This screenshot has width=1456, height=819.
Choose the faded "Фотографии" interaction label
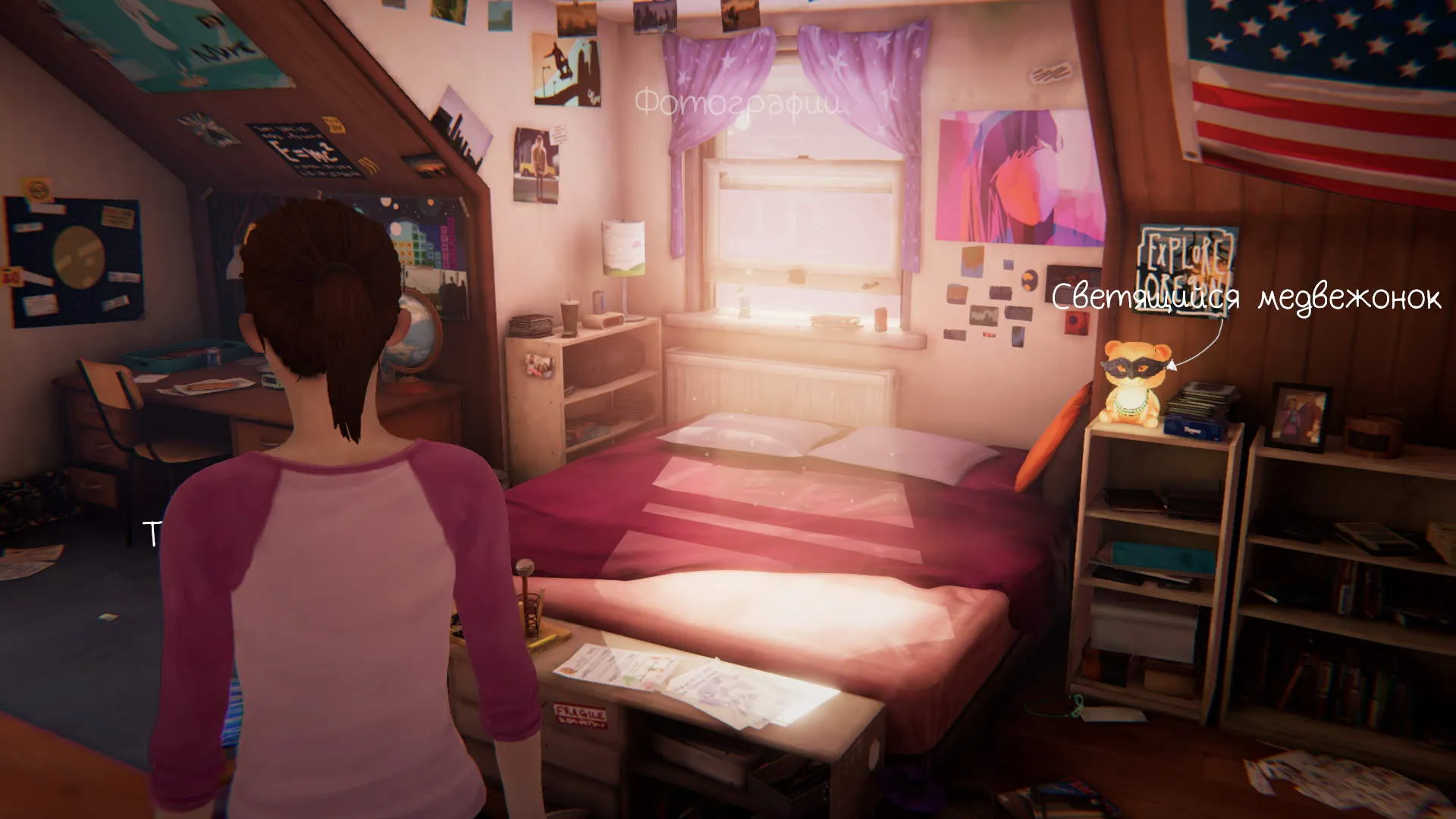click(x=736, y=103)
